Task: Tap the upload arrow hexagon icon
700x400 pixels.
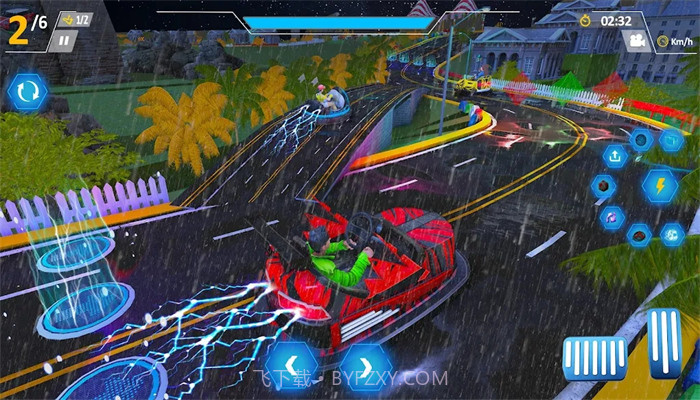Action: tap(614, 155)
